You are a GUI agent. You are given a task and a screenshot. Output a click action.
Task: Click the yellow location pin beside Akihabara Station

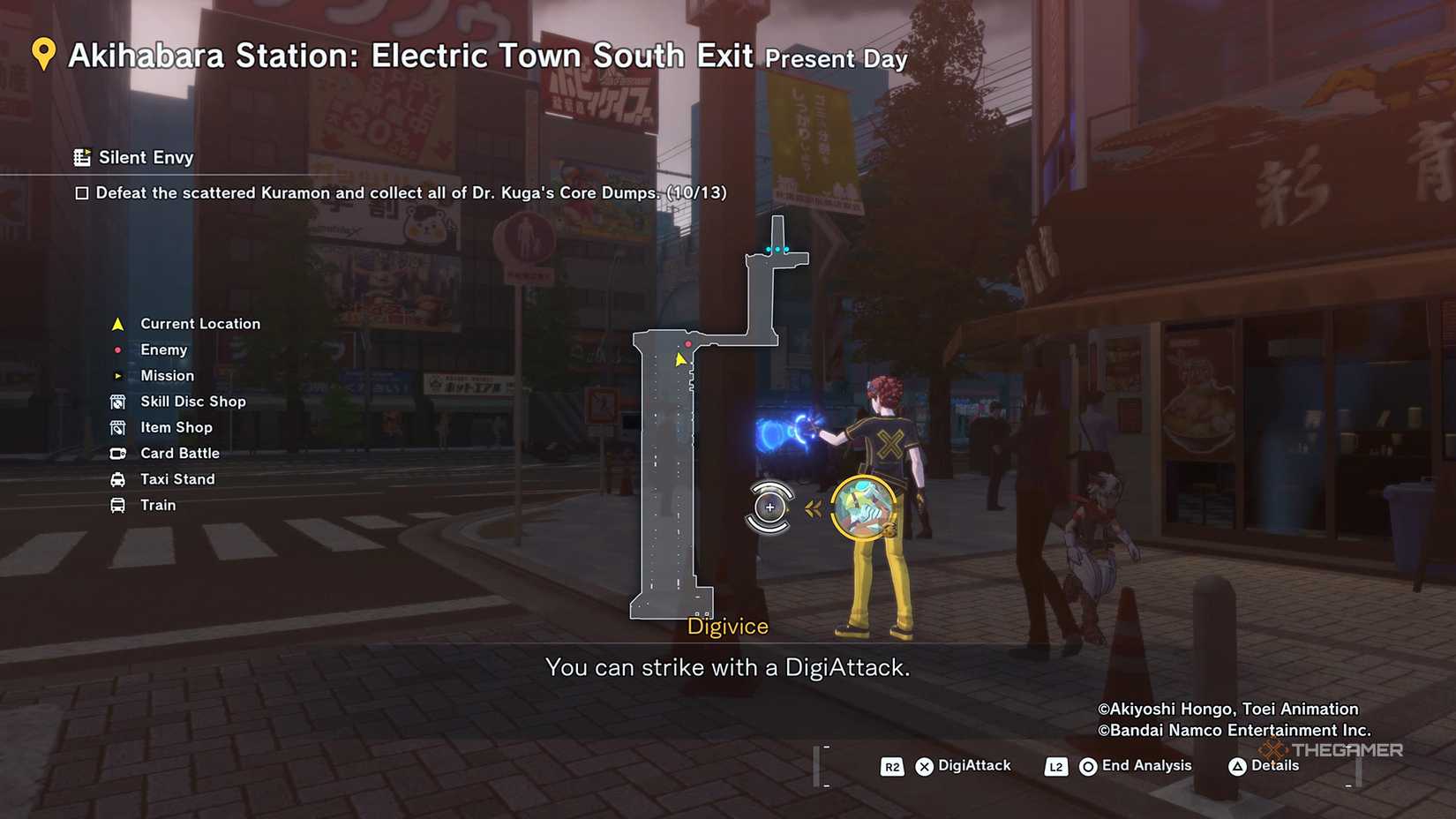(41, 53)
